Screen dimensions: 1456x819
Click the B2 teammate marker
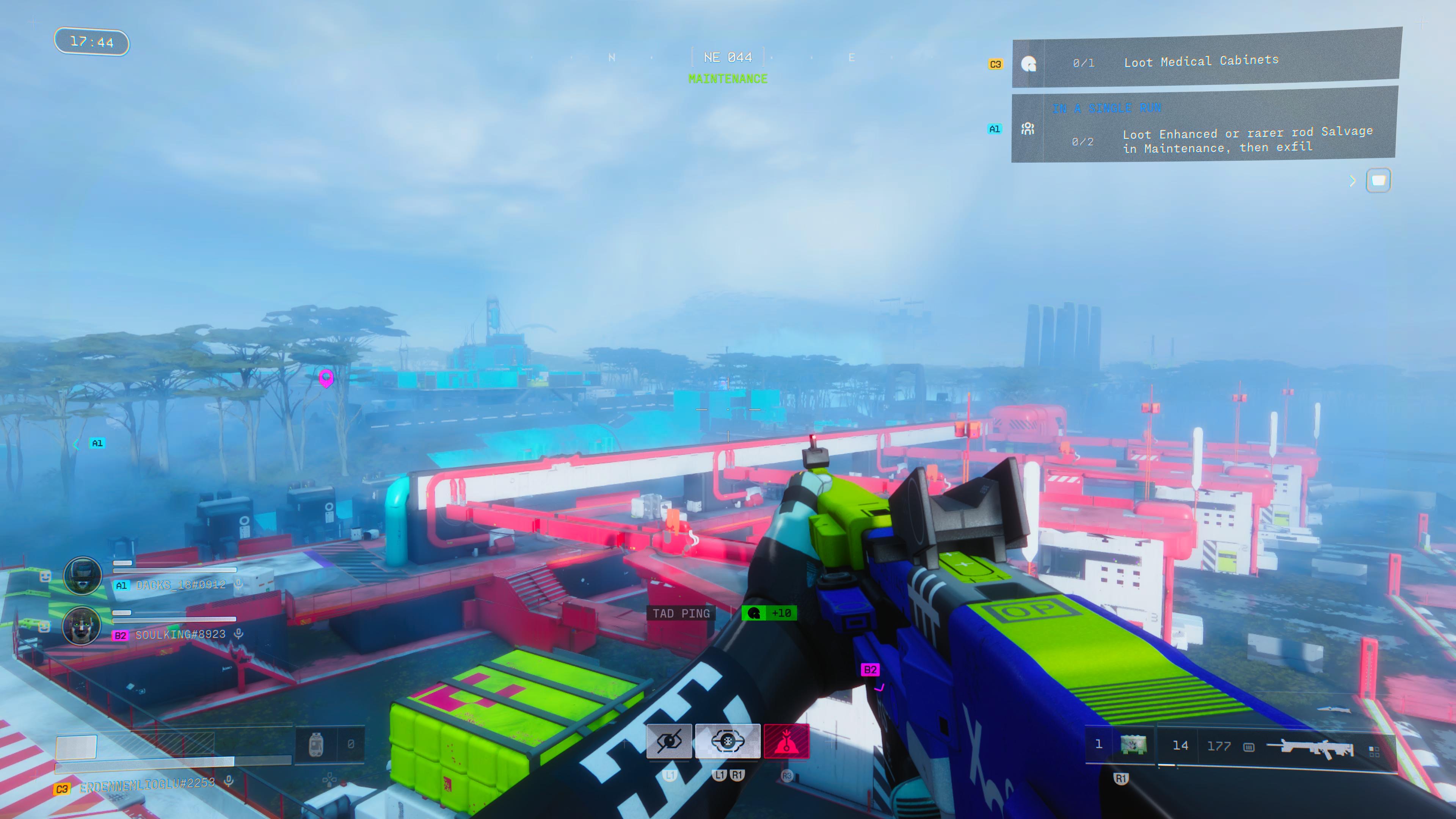(x=870, y=670)
